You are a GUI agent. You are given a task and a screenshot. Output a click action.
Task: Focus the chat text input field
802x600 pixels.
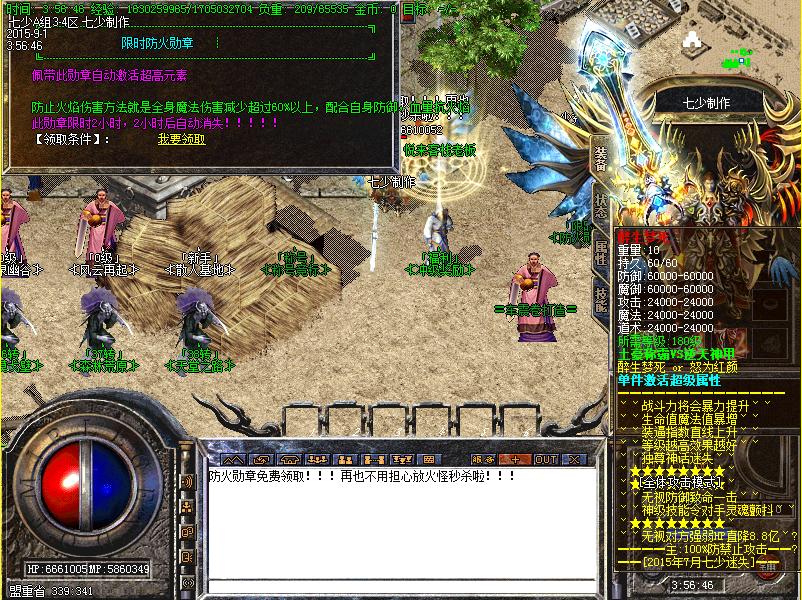click(x=400, y=586)
